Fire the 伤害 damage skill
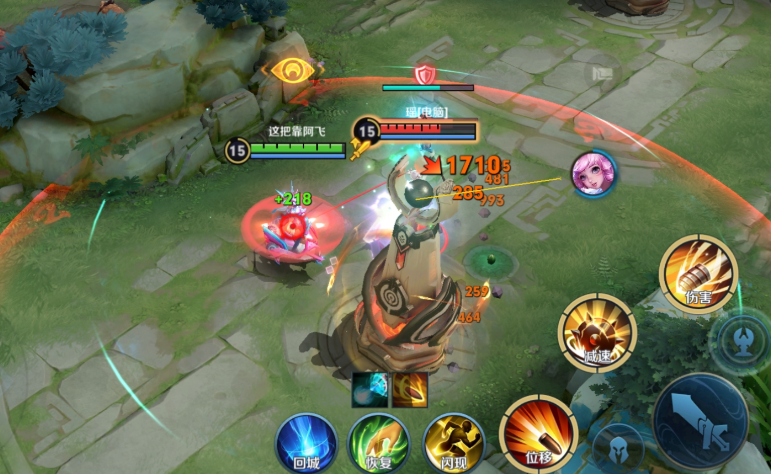Screen dimensions: 771x474 coord(698,274)
